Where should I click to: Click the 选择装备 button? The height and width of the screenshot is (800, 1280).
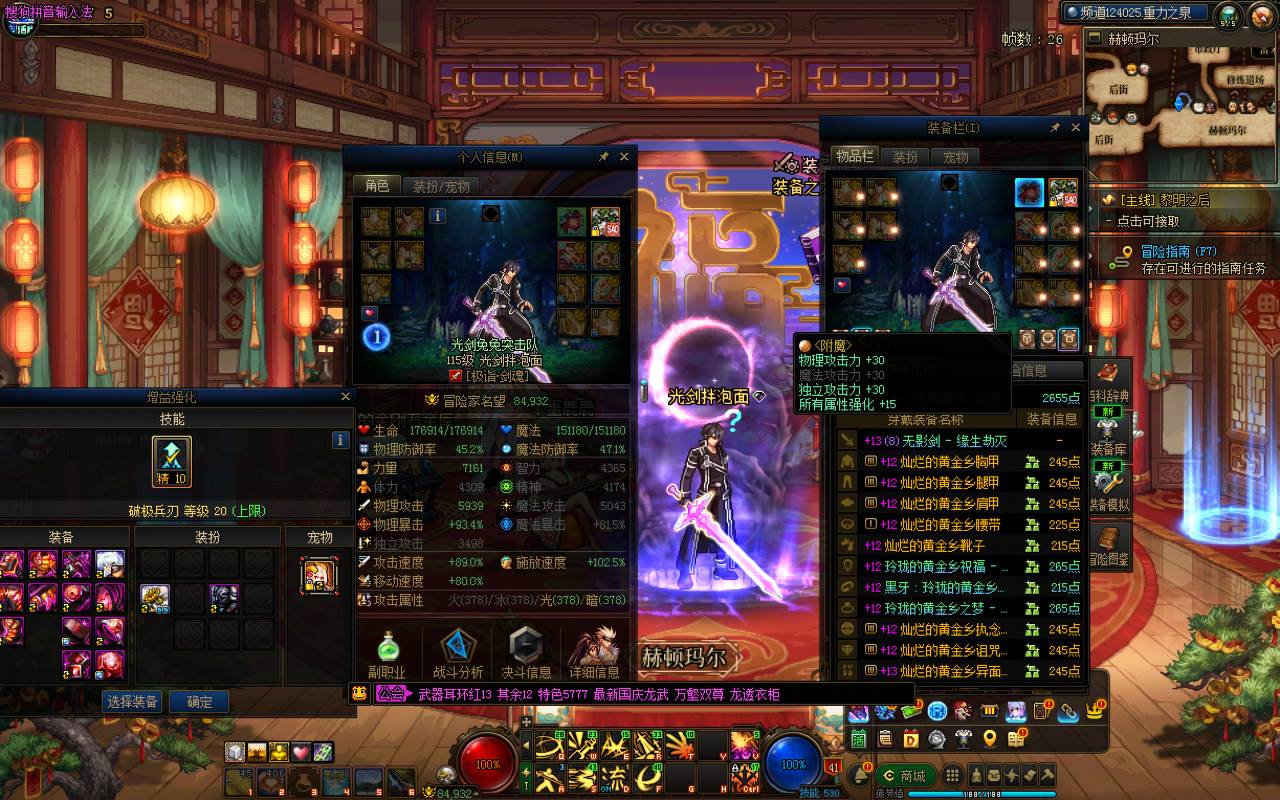pos(133,702)
